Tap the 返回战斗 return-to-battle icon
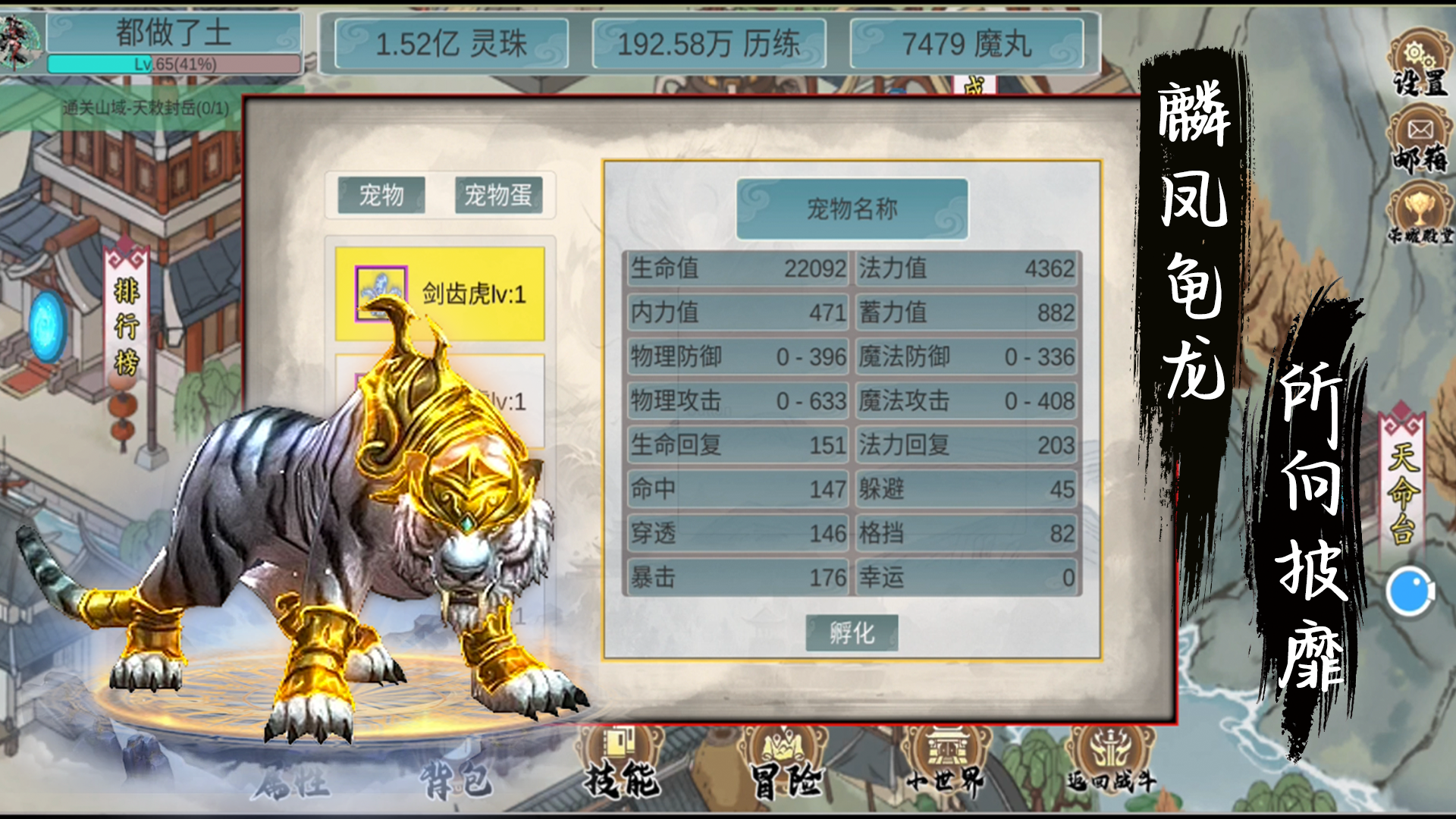Viewport: 1456px width, 819px height. 1109,762
